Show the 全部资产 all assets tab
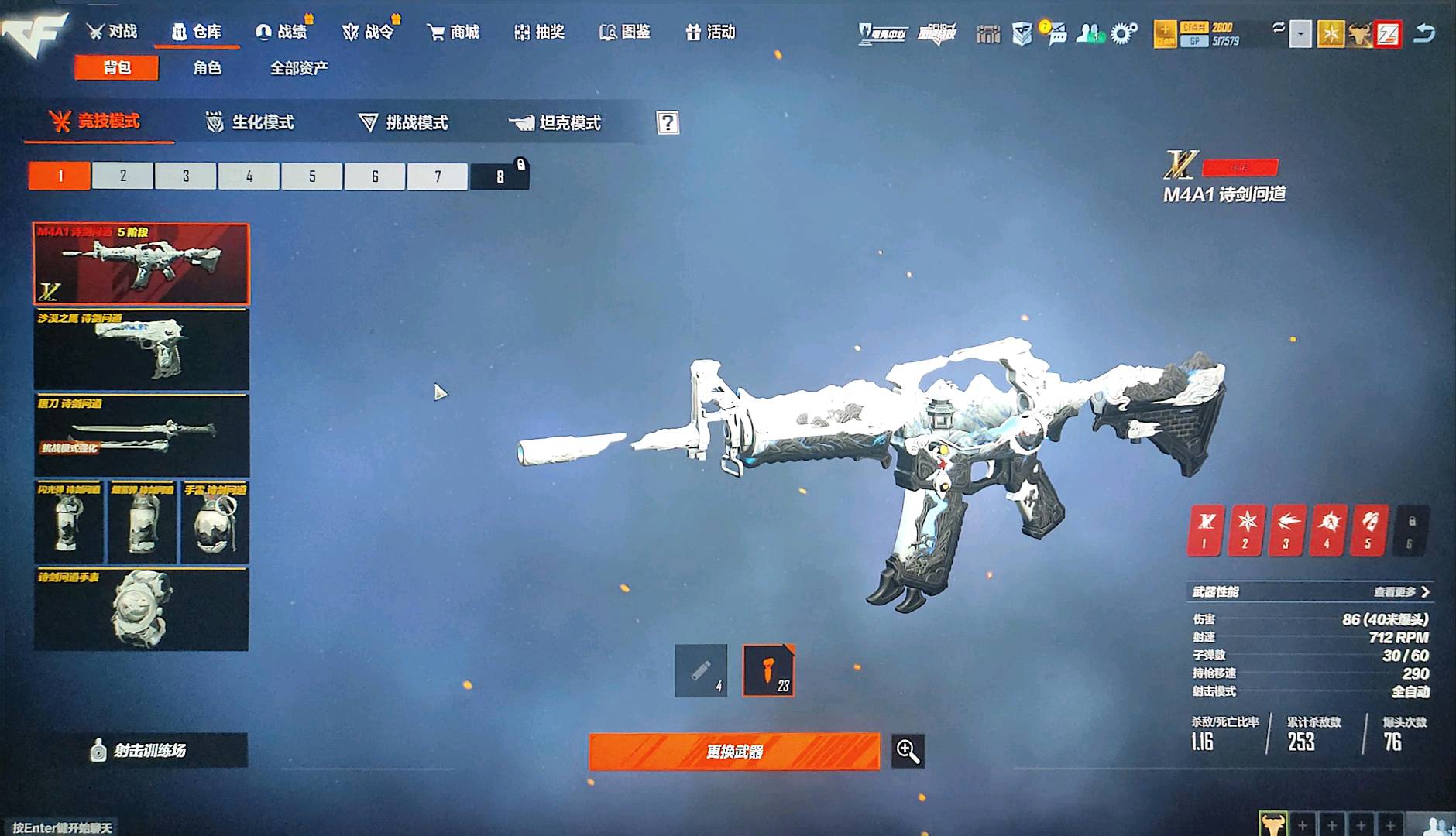The image size is (1456, 836). tap(299, 68)
